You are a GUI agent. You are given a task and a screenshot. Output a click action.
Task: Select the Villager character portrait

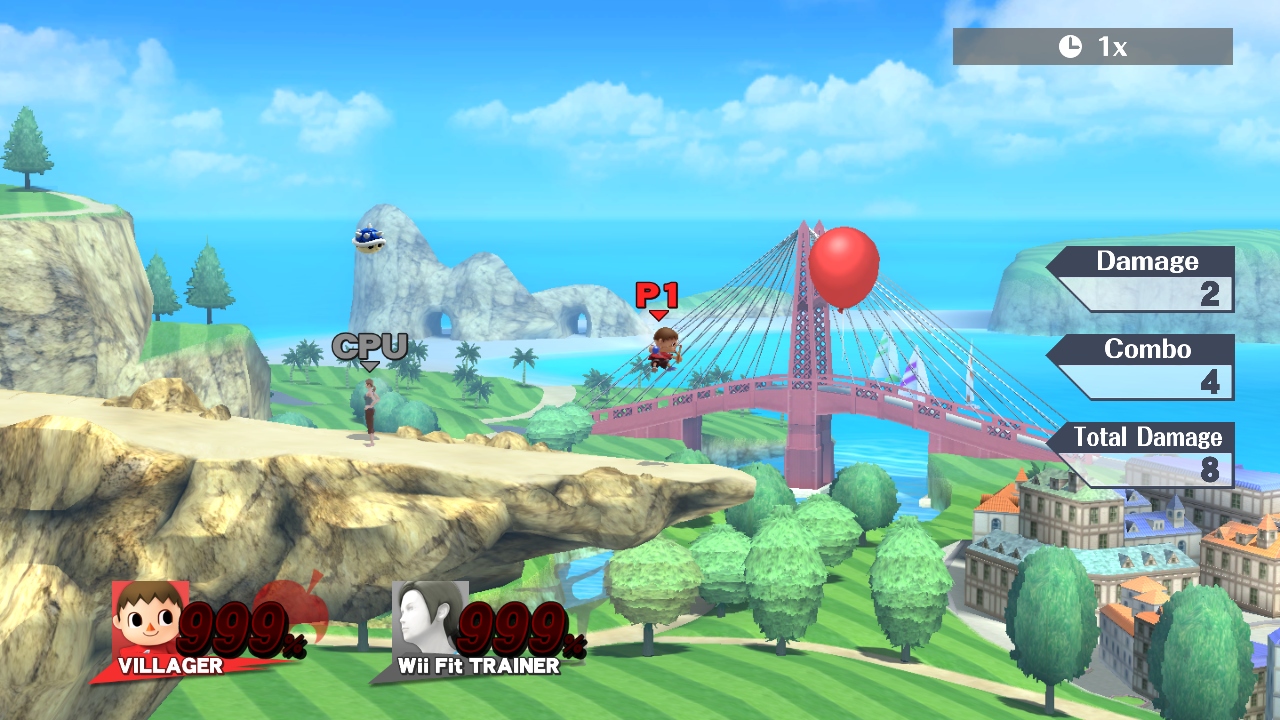pyautogui.click(x=148, y=618)
